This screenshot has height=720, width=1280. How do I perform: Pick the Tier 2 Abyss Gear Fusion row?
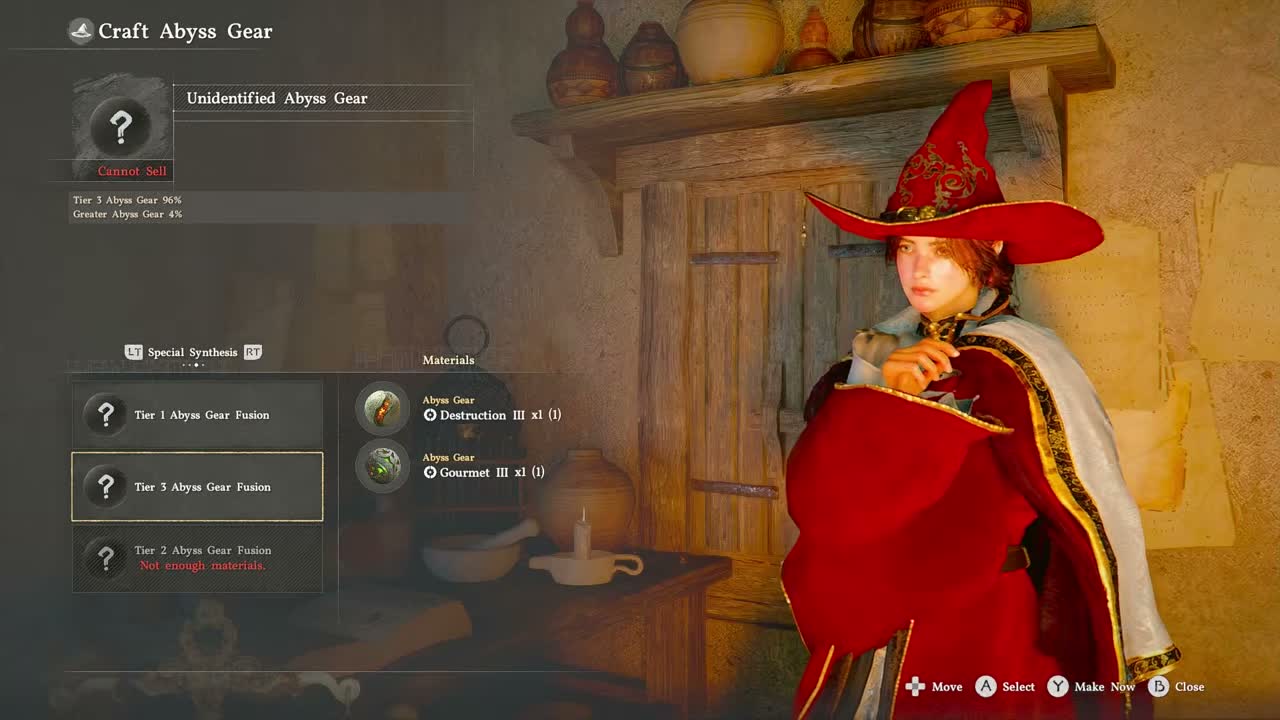[197, 557]
